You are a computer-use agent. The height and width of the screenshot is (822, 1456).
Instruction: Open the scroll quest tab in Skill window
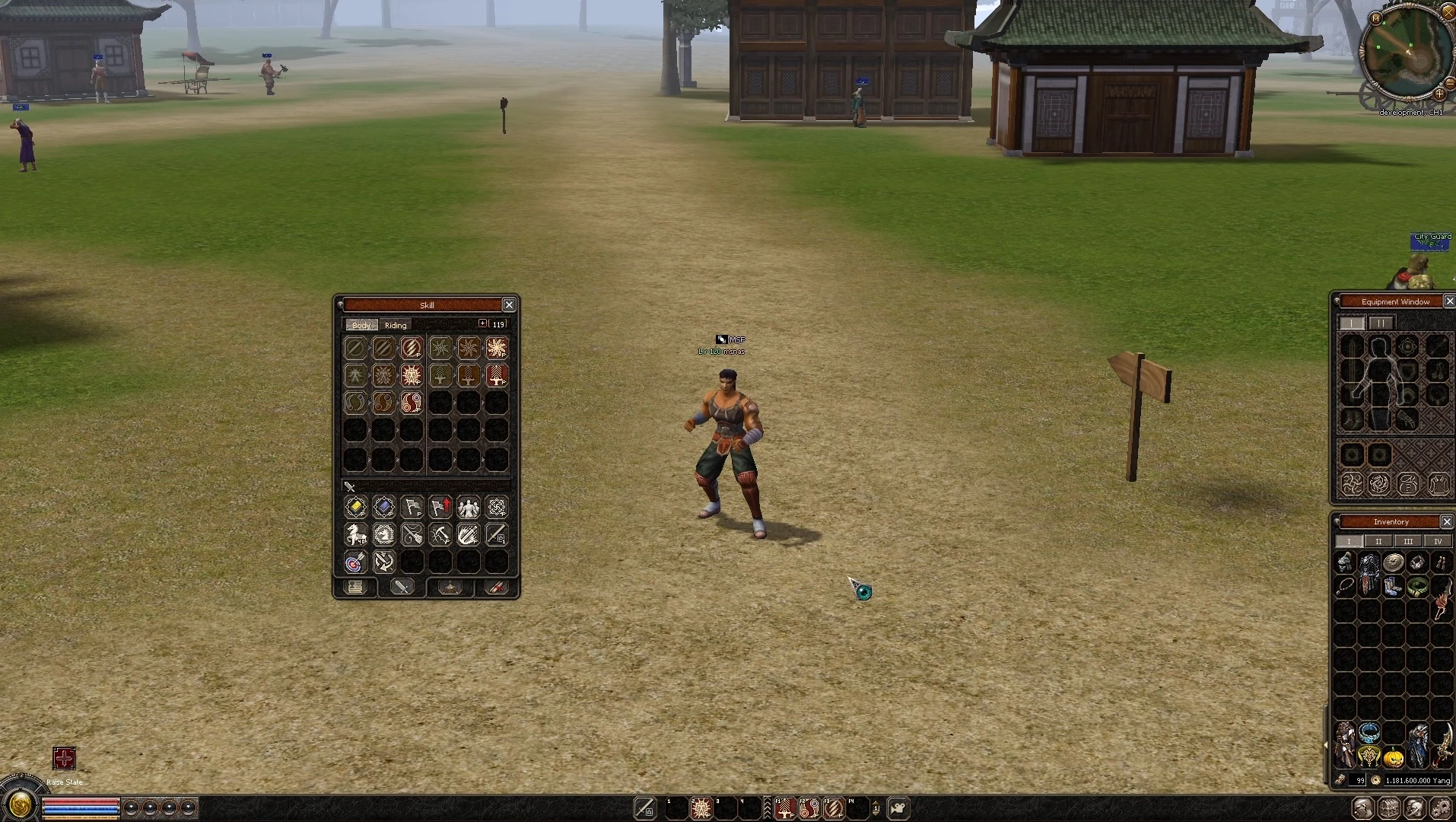point(497,587)
